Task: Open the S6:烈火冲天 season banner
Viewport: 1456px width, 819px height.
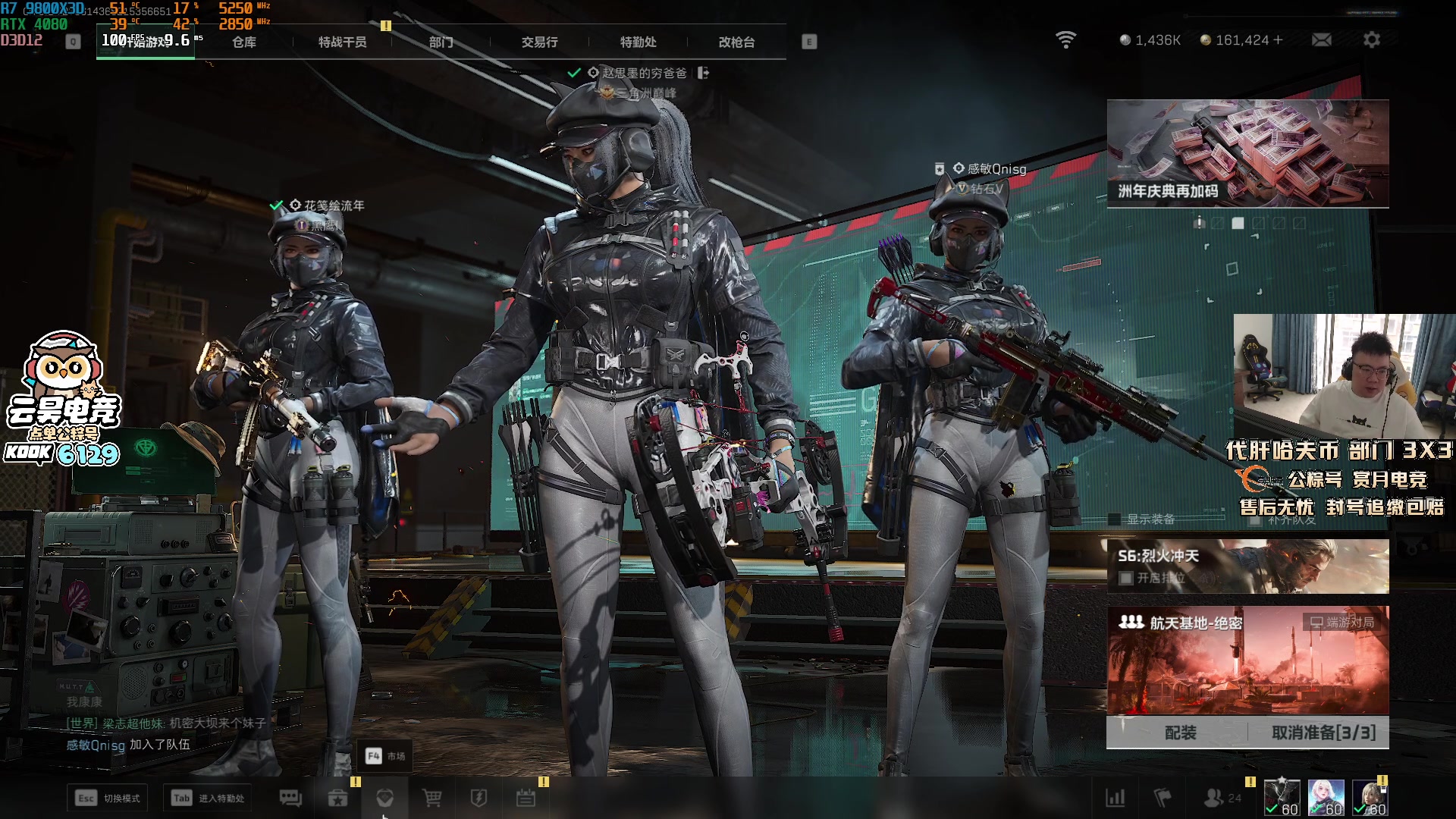Action: pyautogui.click(x=1247, y=566)
